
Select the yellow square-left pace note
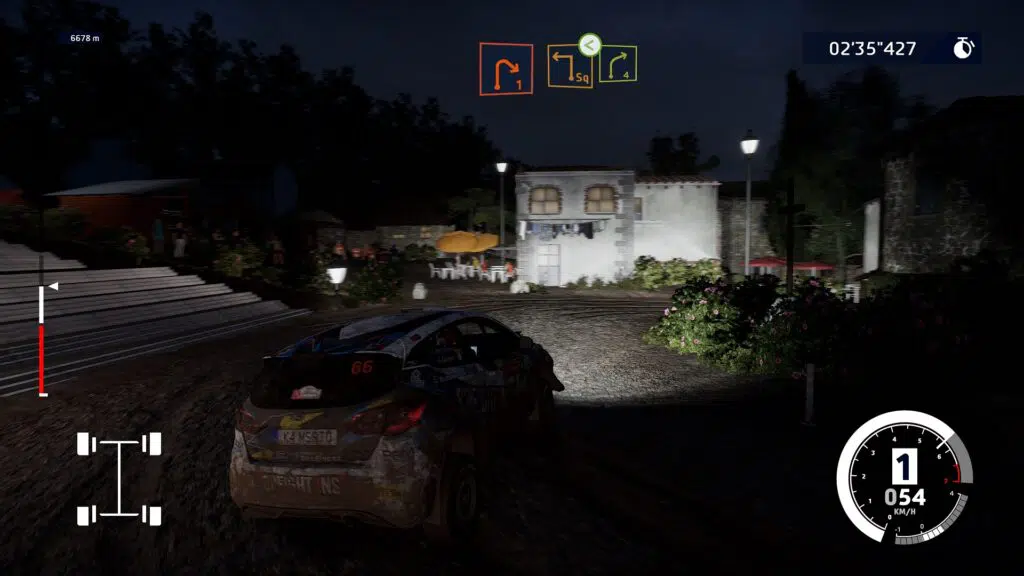click(569, 67)
